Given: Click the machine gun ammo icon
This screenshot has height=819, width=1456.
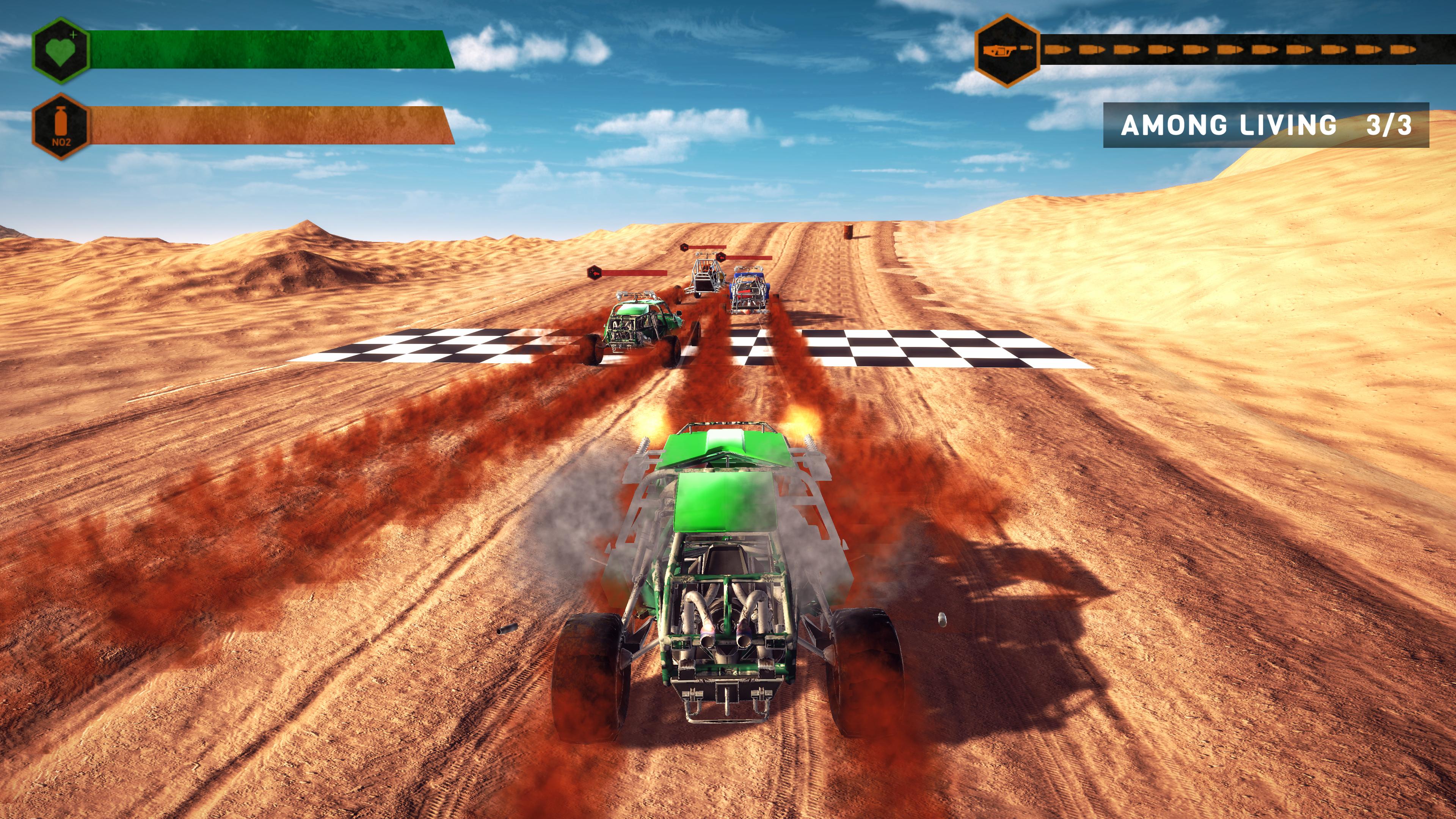Looking at the screenshot, I should [1007, 50].
